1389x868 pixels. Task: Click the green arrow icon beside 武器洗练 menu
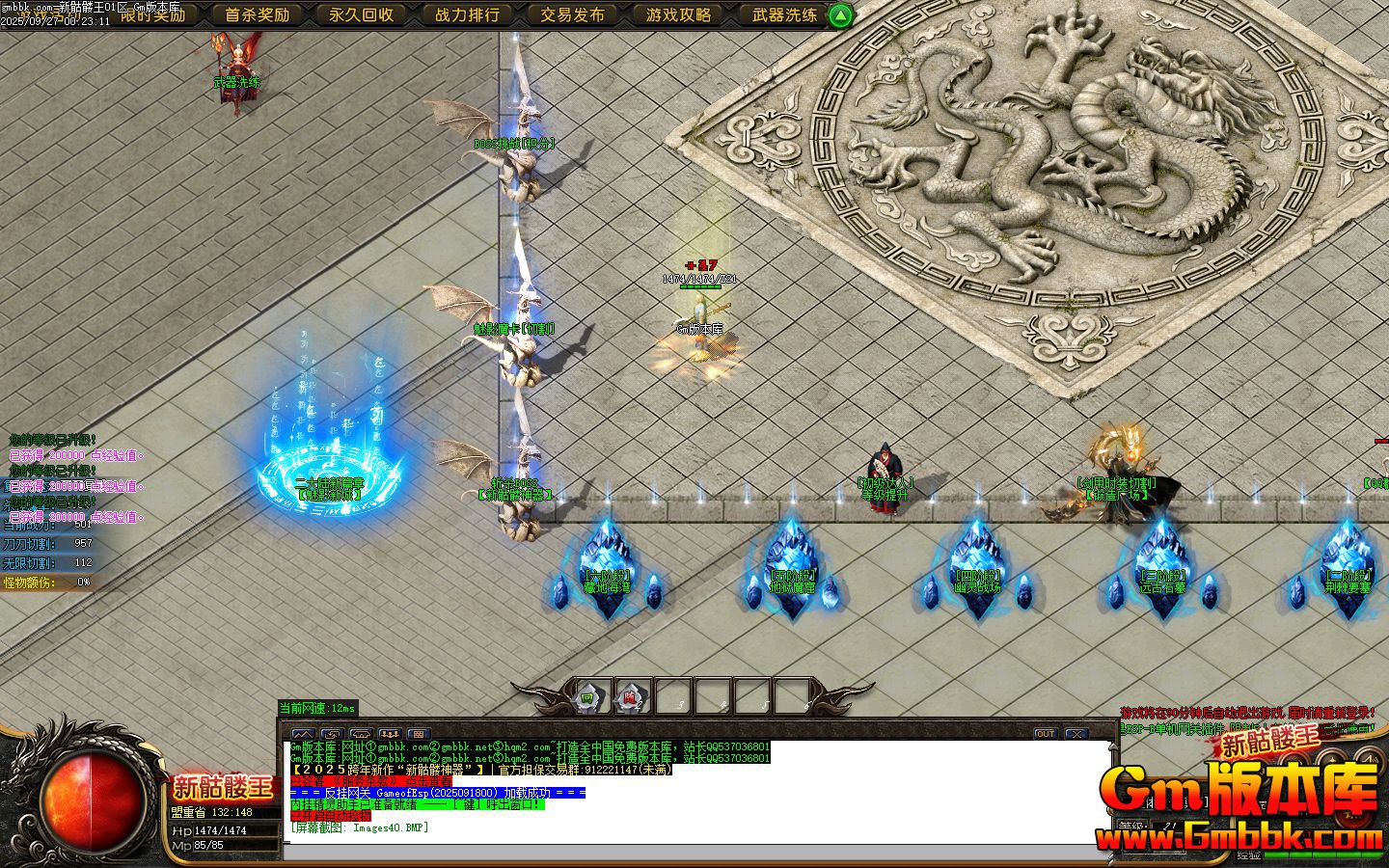[838, 15]
